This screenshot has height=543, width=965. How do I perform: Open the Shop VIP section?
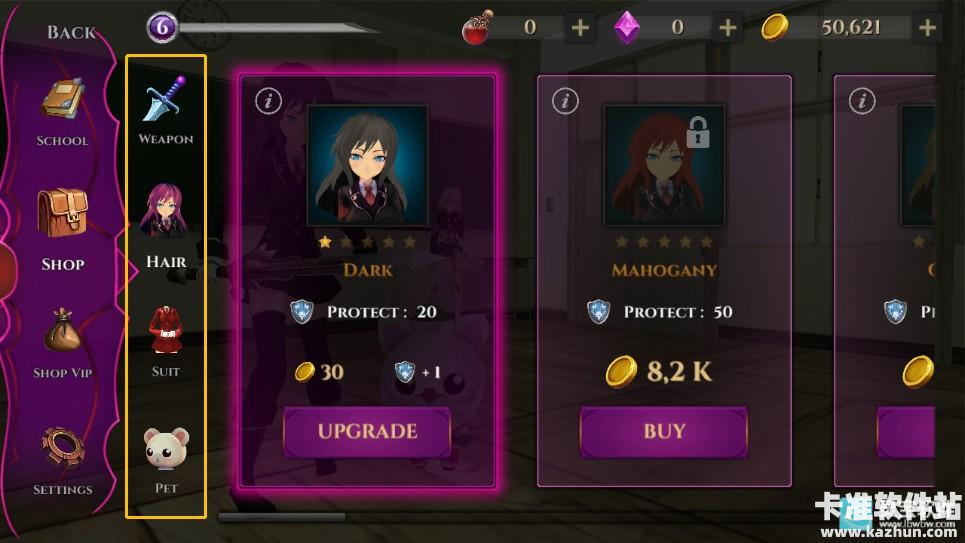(62, 345)
